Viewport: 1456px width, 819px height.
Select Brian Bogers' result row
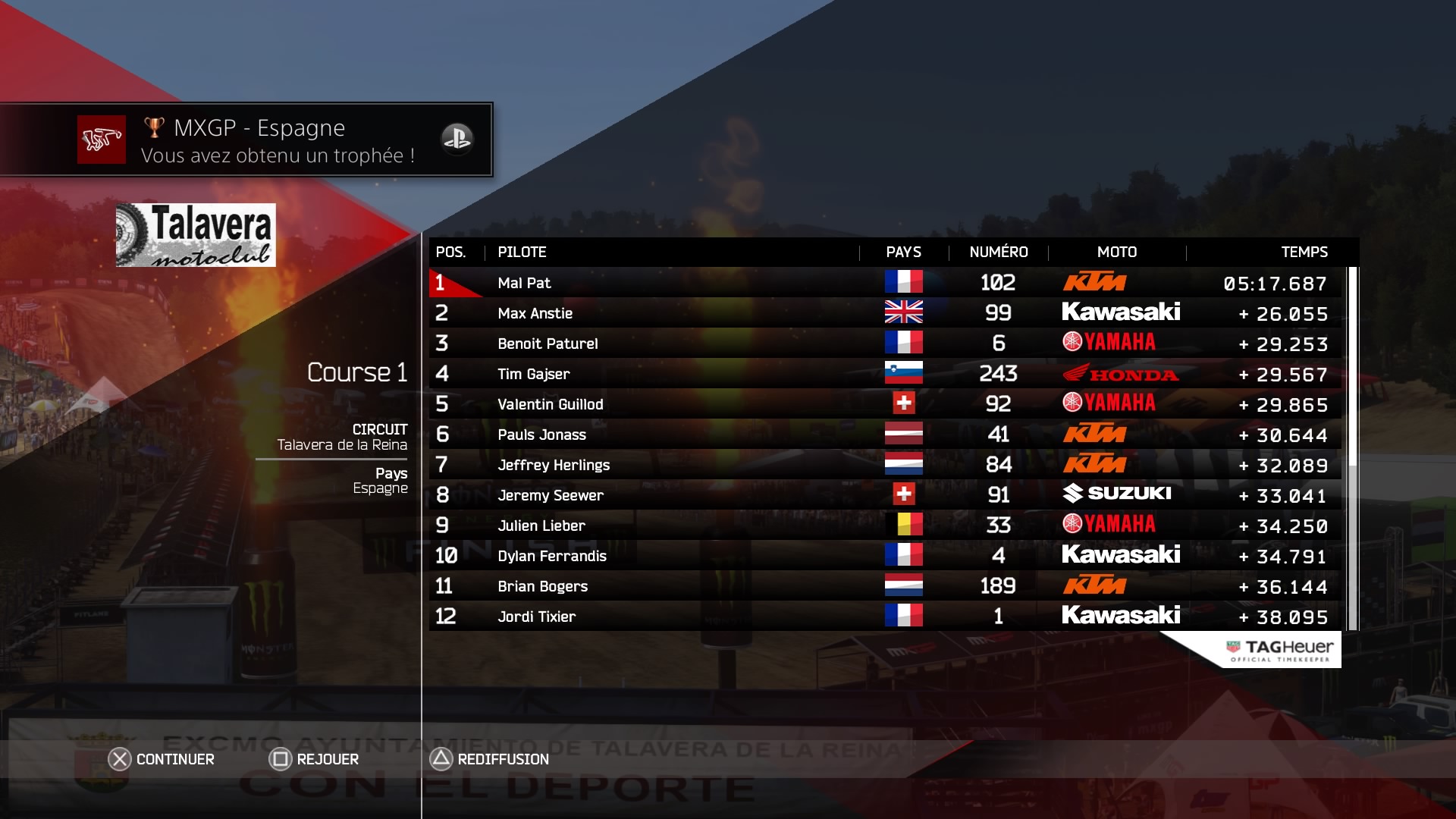point(884,586)
